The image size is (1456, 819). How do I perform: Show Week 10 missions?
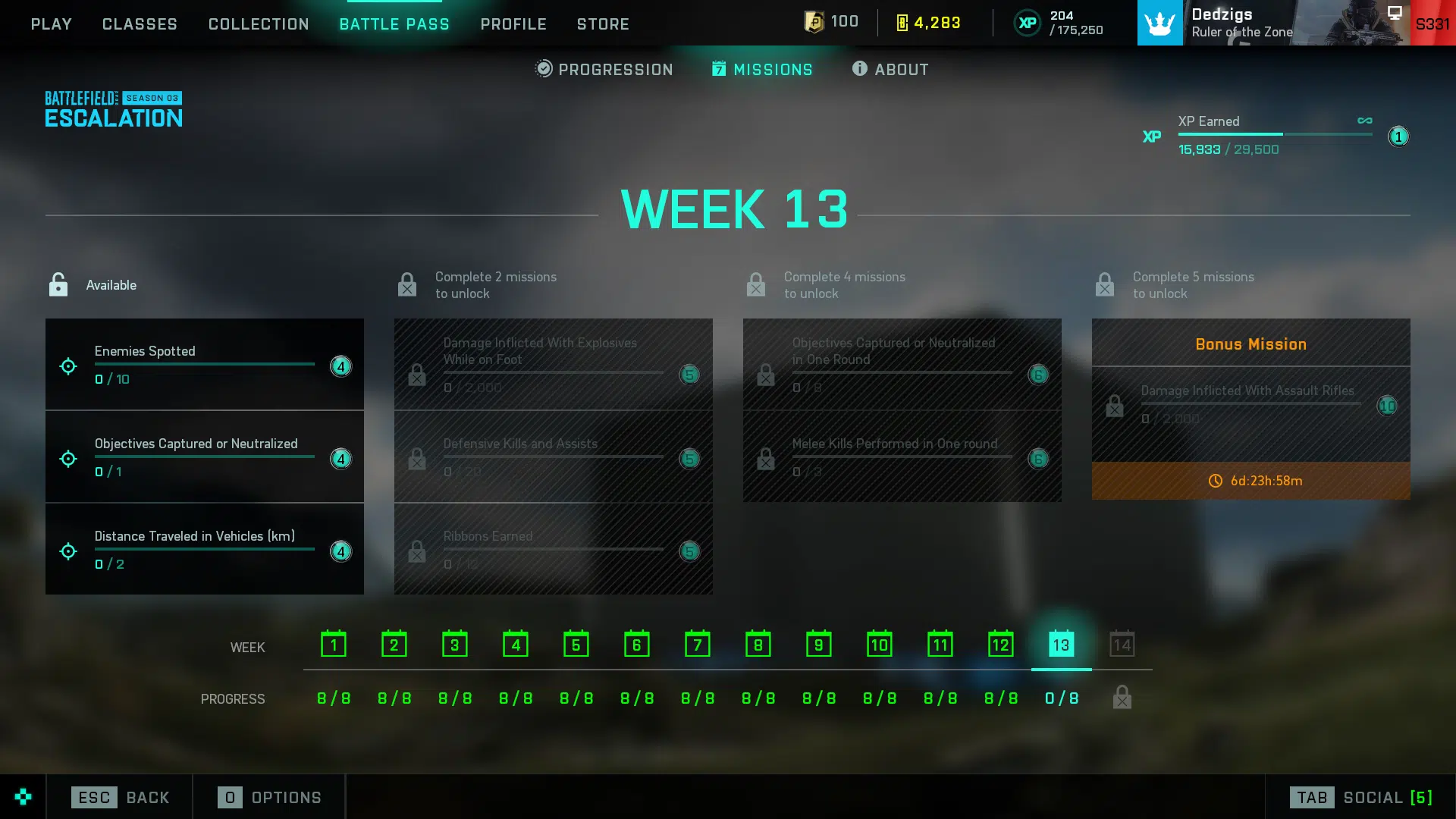880,645
